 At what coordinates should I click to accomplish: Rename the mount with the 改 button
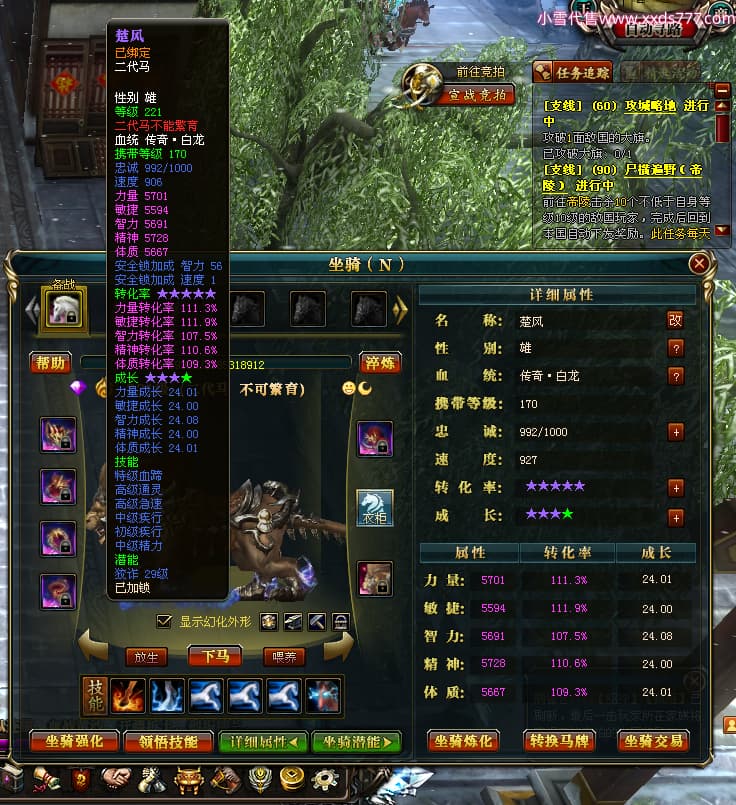[676, 320]
